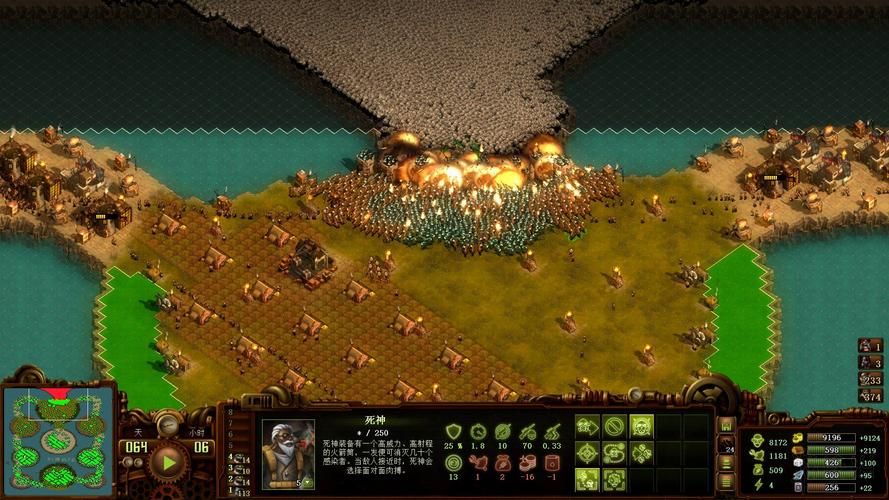
Task: Select the army group counter showing 233
Action: [x=871, y=379]
